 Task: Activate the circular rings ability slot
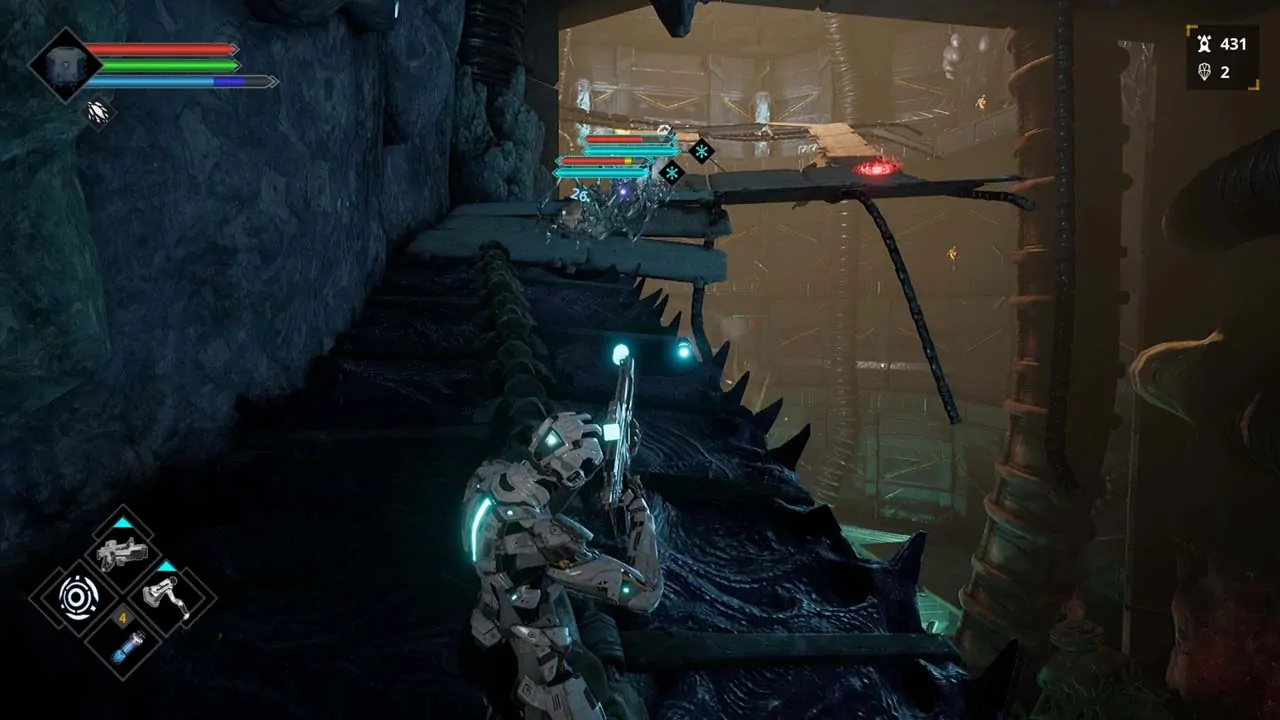[x=77, y=597]
